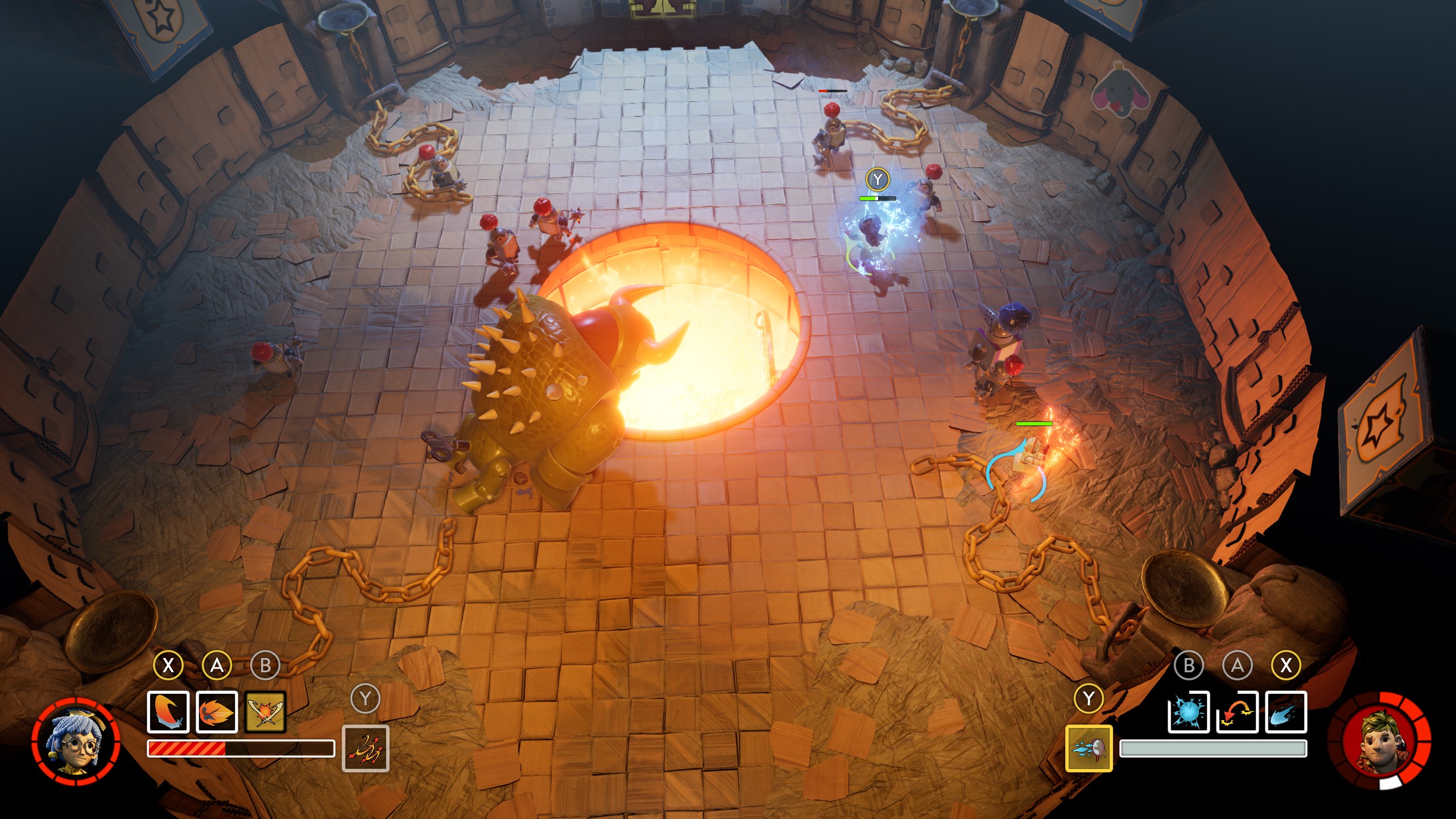Activate the orange blade slash ability
This screenshot has height=819, width=1456.
(168, 712)
